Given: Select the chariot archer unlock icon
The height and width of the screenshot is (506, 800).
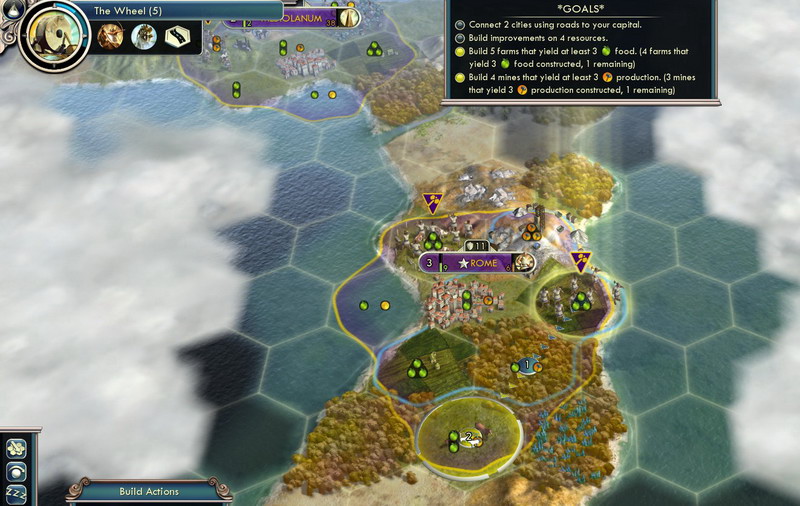Looking at the screenshot, I should [111, 38].
